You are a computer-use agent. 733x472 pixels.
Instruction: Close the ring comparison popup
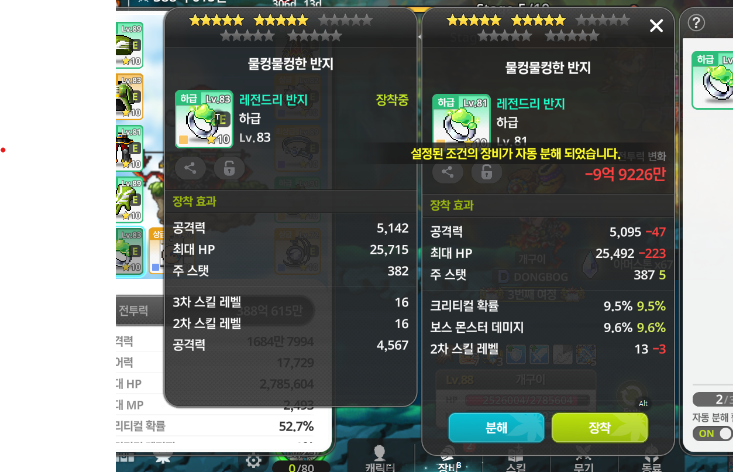(656, 26)
